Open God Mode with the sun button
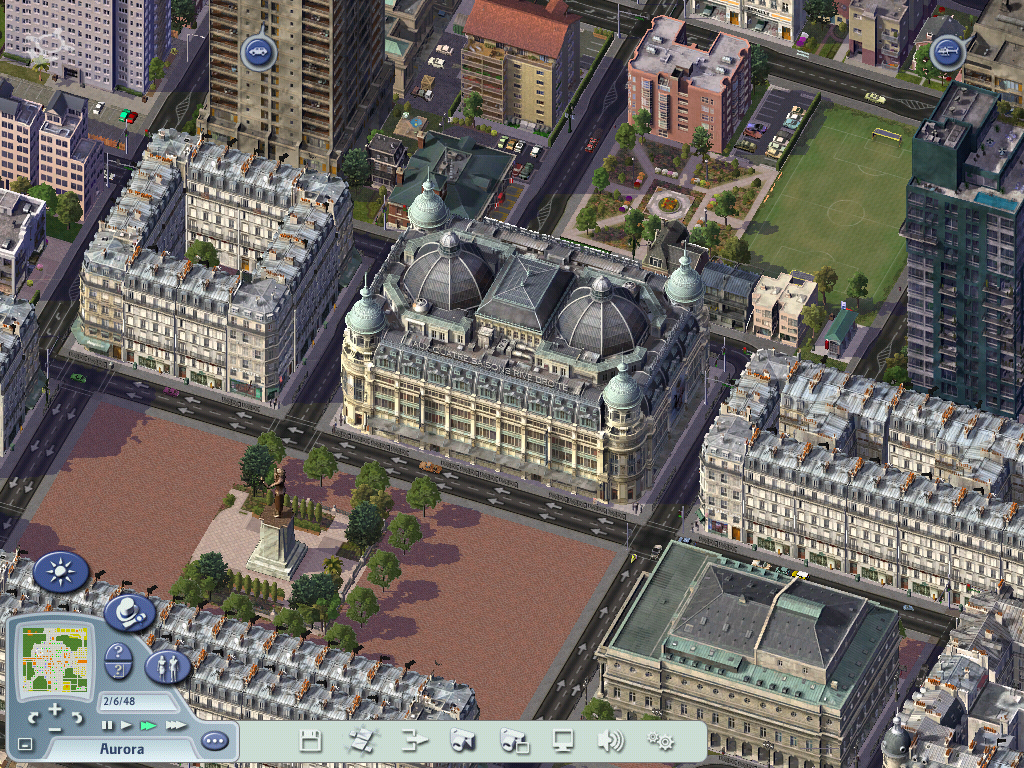This screenshot has height=768, width=1024. coord(62,572)
